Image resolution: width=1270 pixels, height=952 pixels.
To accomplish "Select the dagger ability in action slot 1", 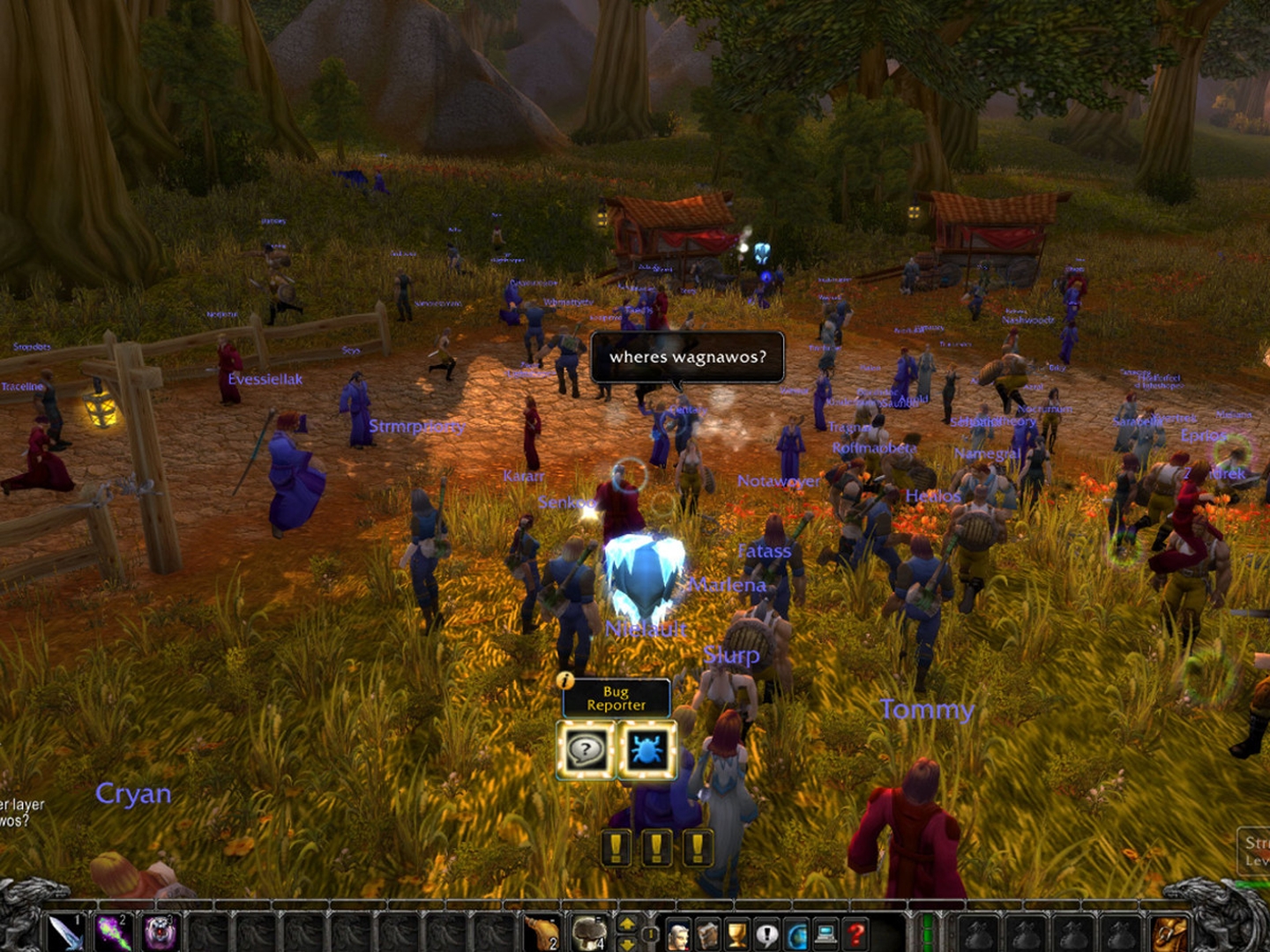I will click(65, 933).
